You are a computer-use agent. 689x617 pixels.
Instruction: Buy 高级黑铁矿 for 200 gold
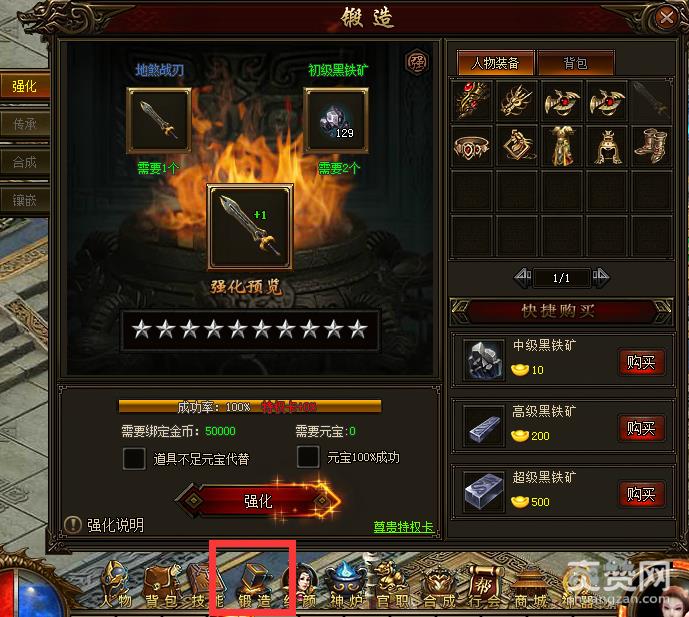(x=641, y=429)
